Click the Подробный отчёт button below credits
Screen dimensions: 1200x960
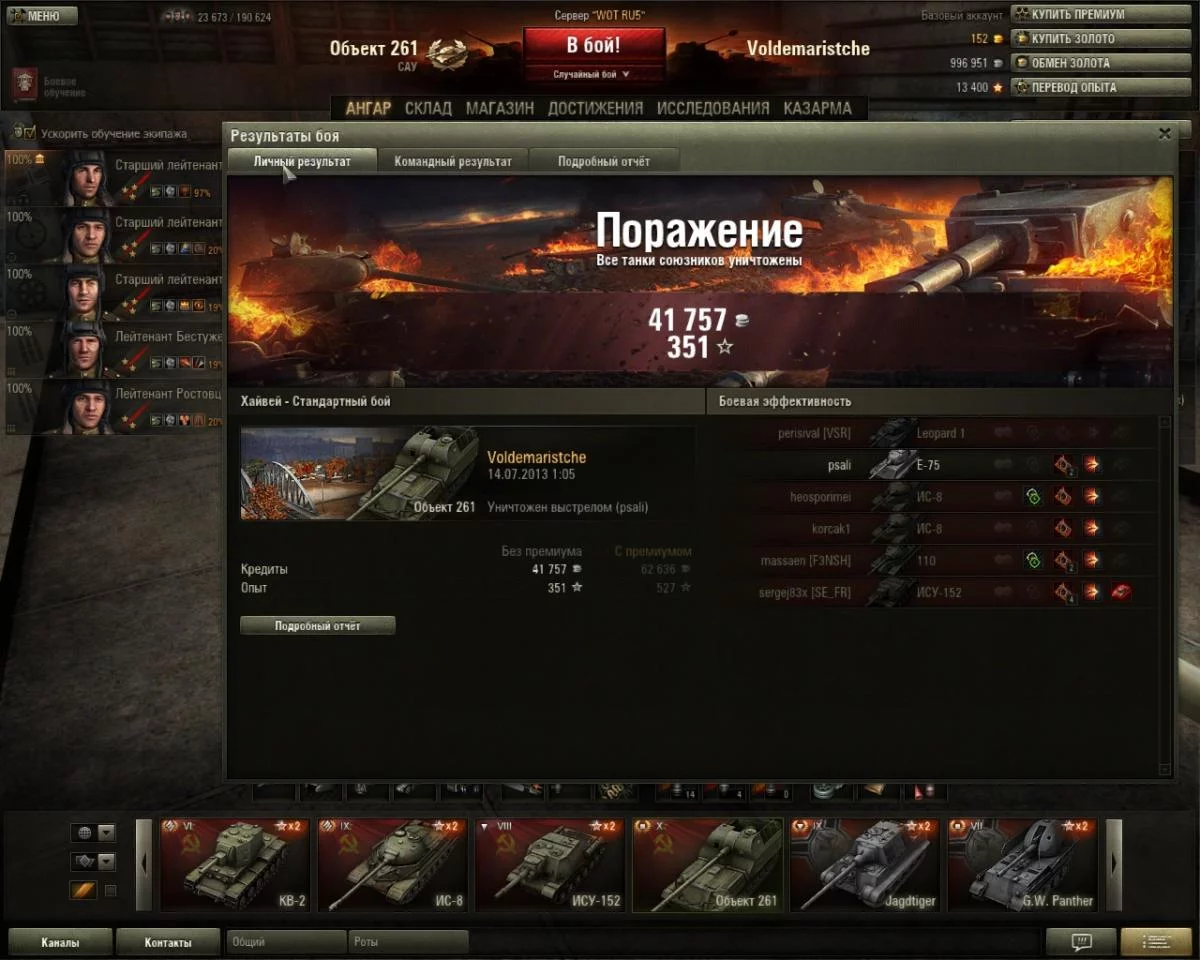pos(318,626)
